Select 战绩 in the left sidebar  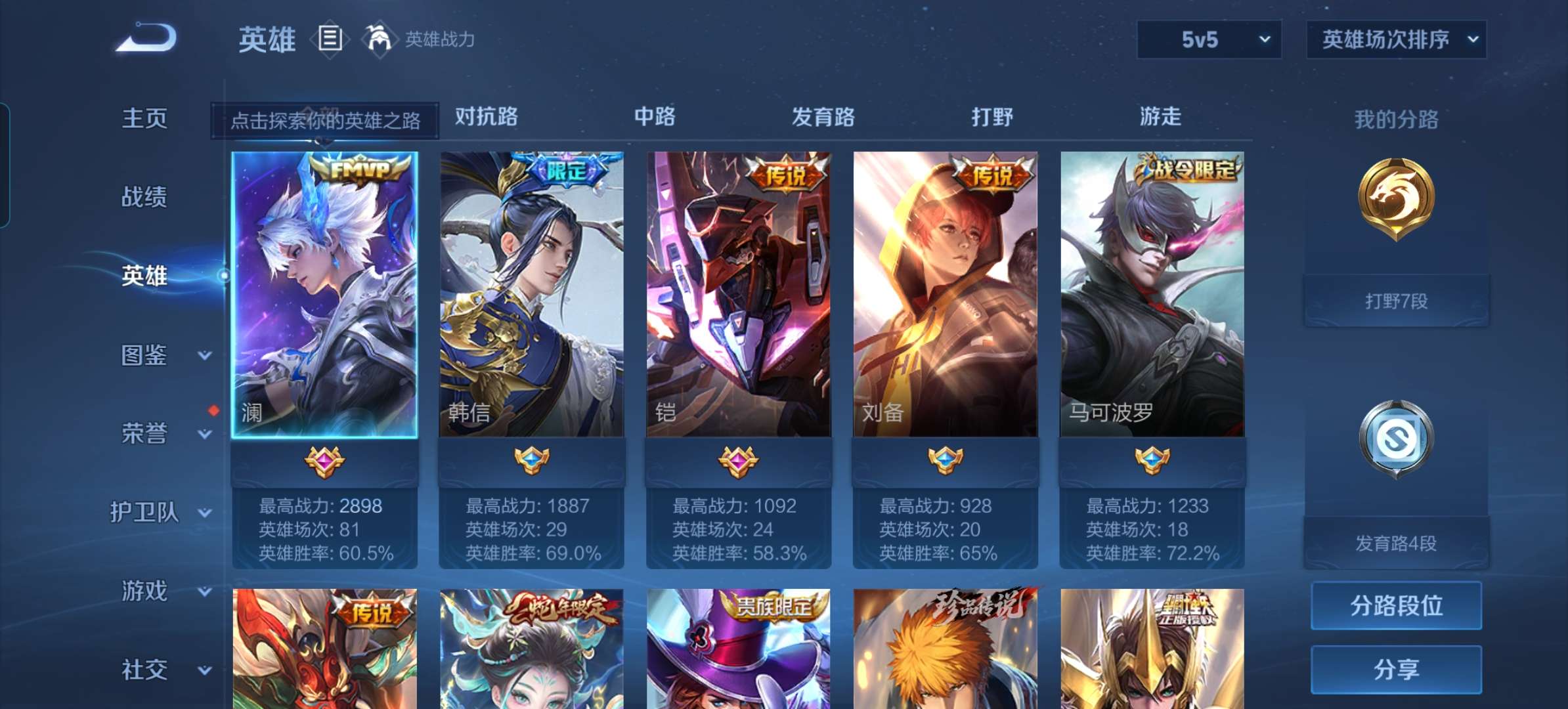coord(143,197)
